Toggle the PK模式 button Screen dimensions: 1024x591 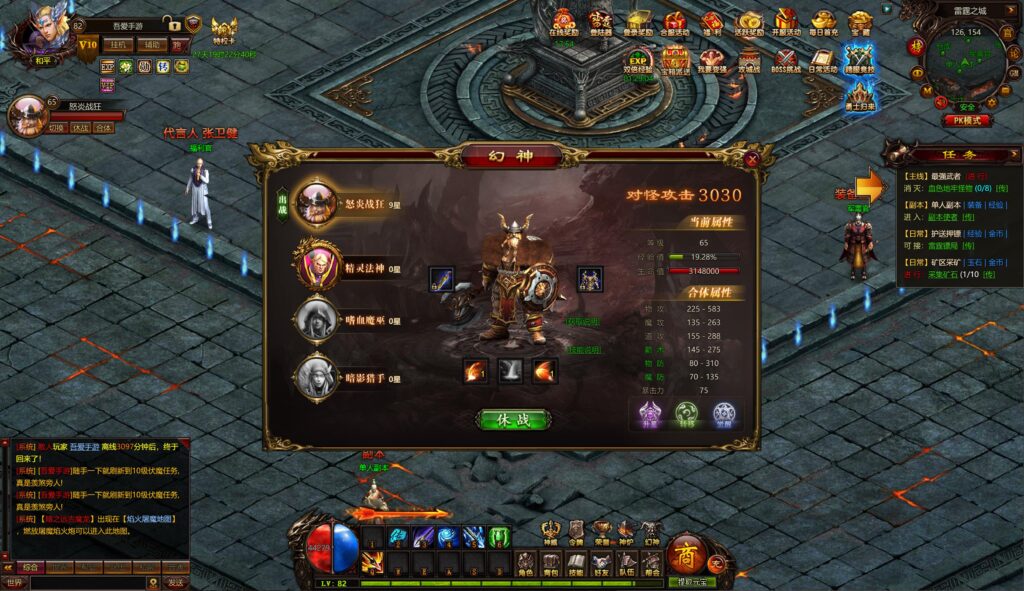(967, 120)
